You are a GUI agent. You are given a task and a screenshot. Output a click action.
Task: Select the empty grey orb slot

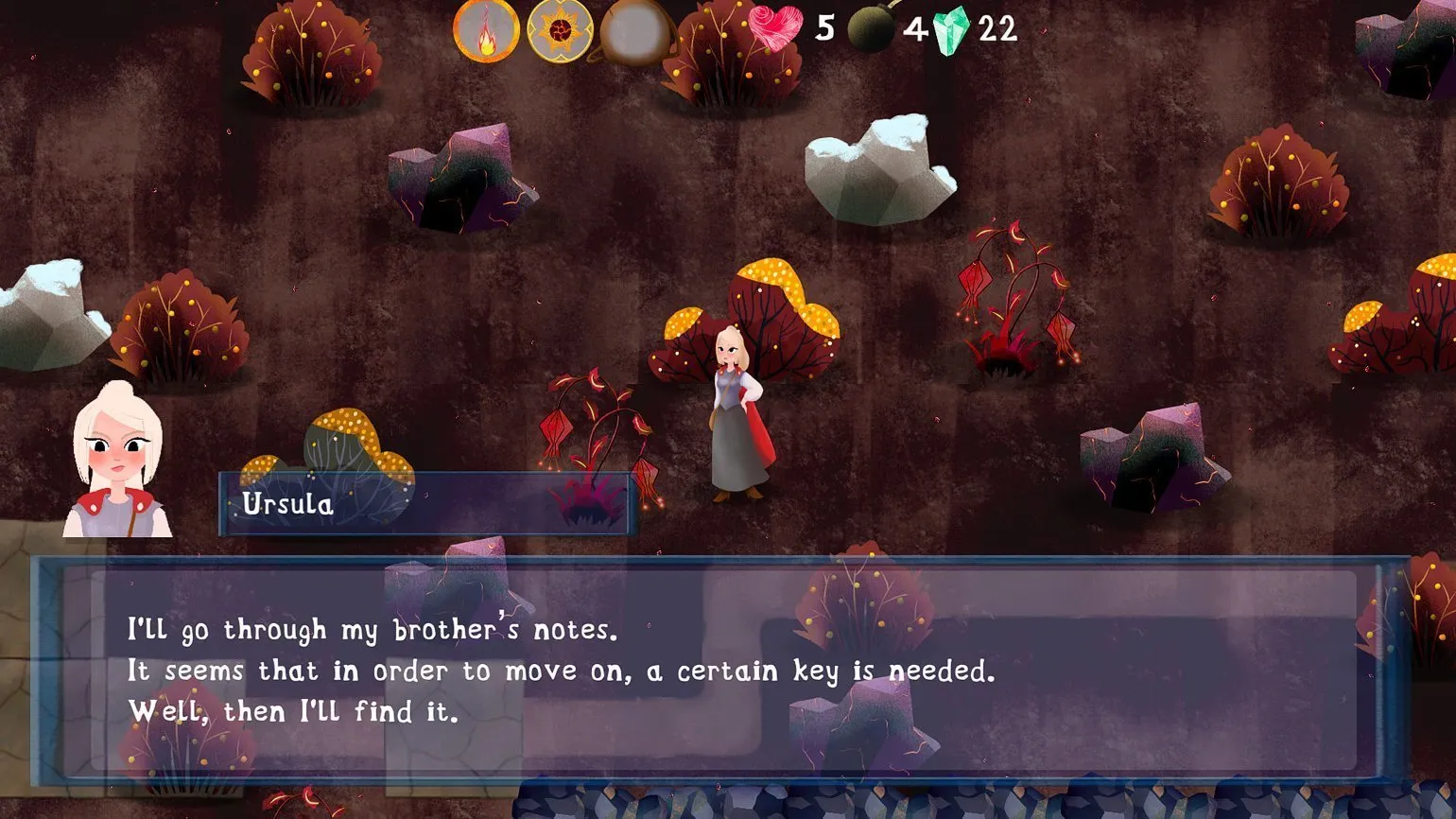click(x=634, y=31)
